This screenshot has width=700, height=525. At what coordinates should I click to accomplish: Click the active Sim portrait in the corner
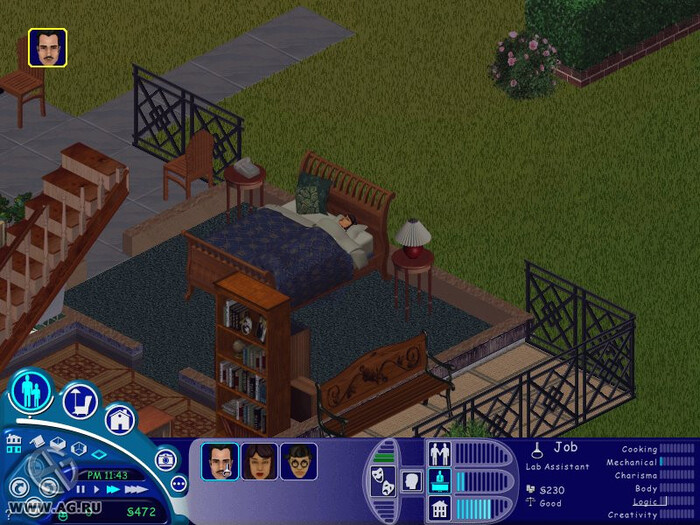47,47
